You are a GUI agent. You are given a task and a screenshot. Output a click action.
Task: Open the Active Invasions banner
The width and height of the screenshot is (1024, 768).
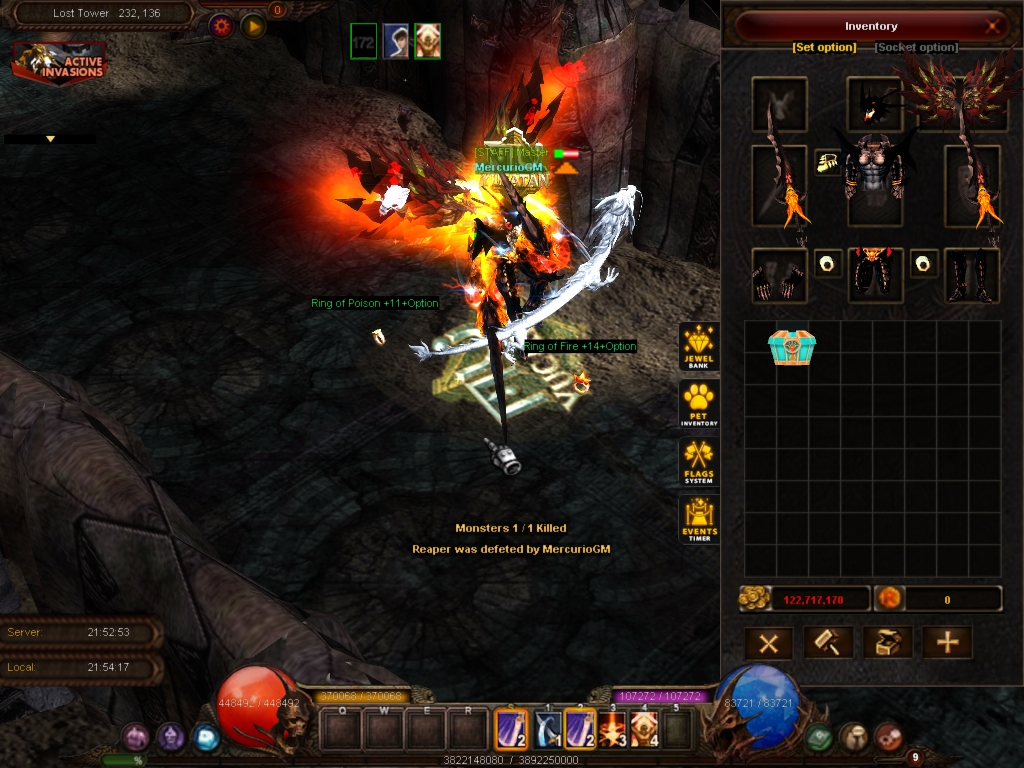[x=60, y=63]
